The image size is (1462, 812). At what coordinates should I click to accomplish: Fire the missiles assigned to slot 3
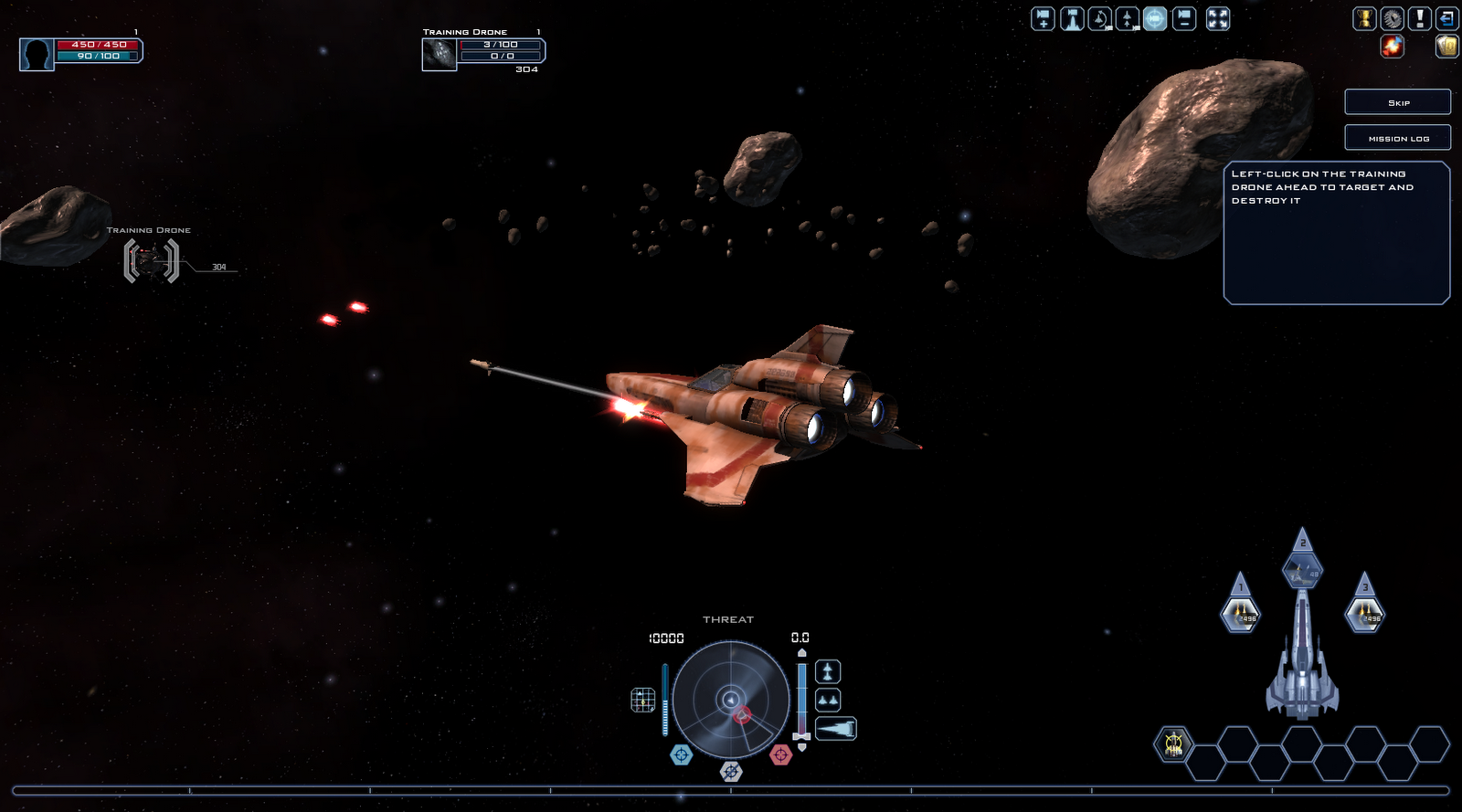[1364, 615]
